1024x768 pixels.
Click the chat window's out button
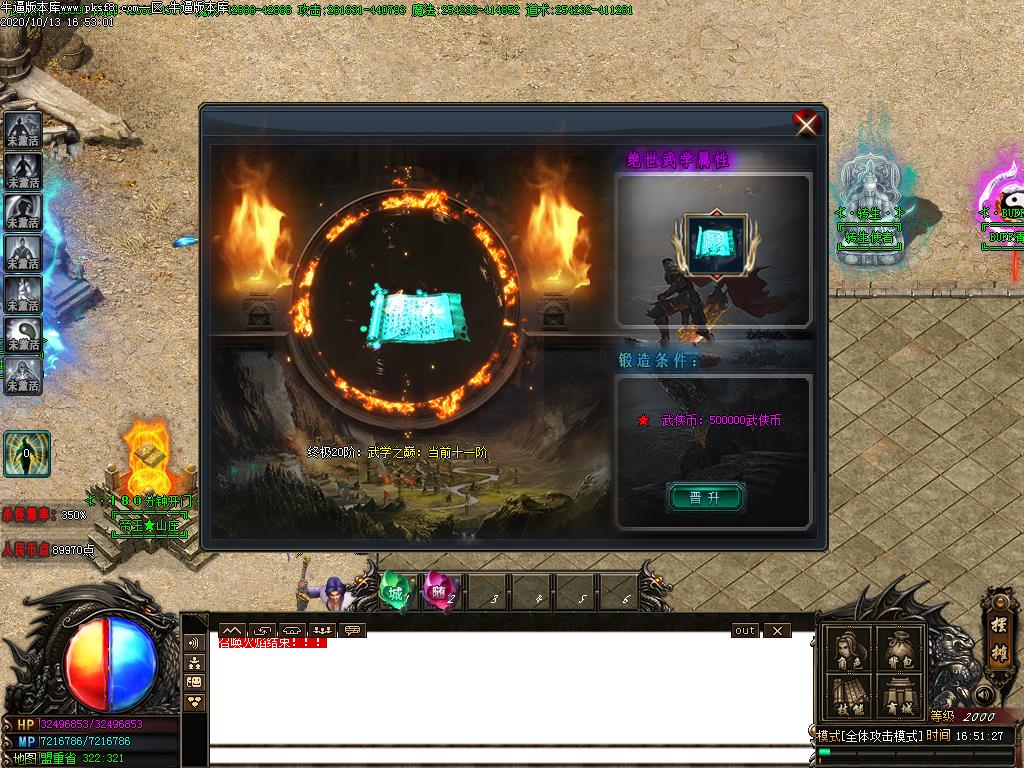(745, 631)
